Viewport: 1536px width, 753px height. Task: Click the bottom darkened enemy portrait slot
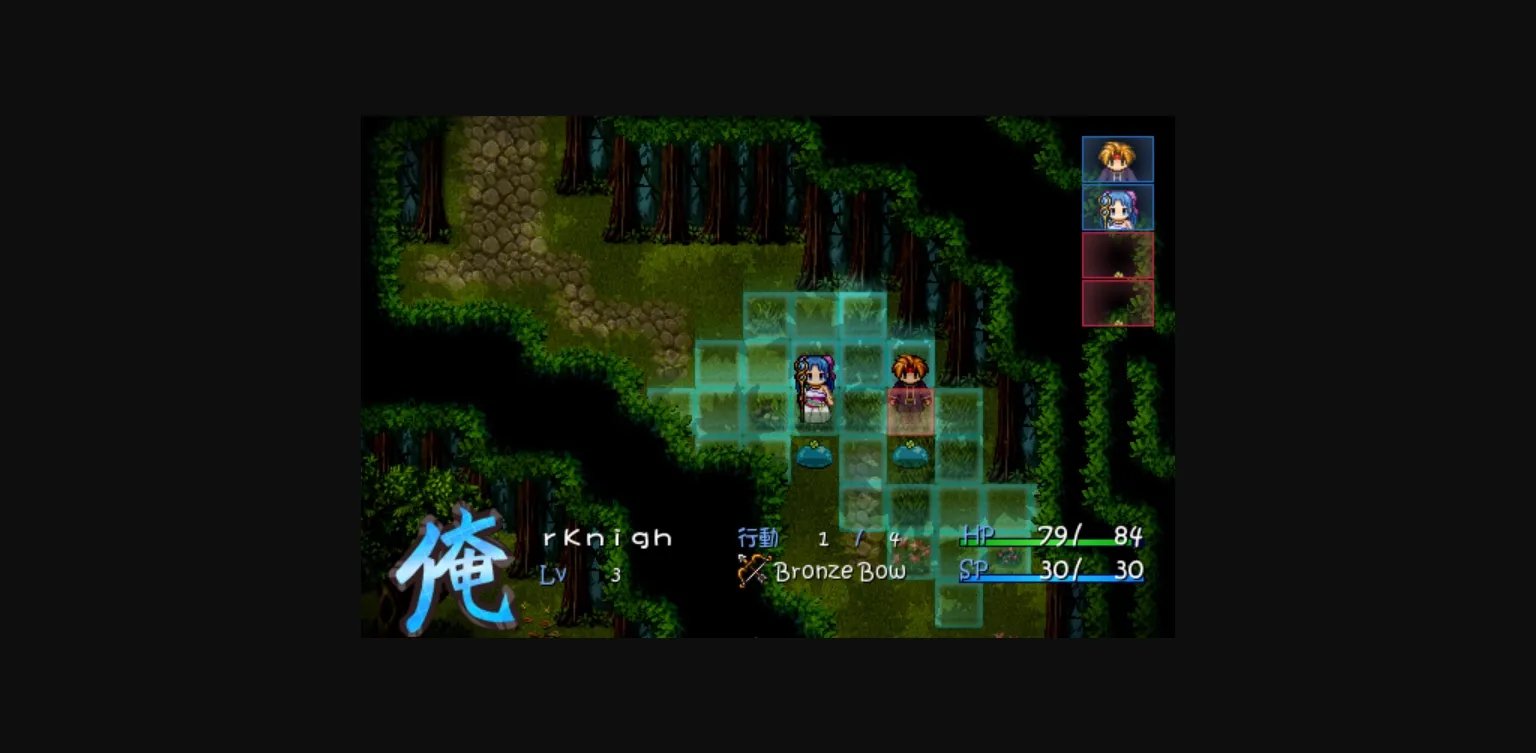coord(1117,303)
